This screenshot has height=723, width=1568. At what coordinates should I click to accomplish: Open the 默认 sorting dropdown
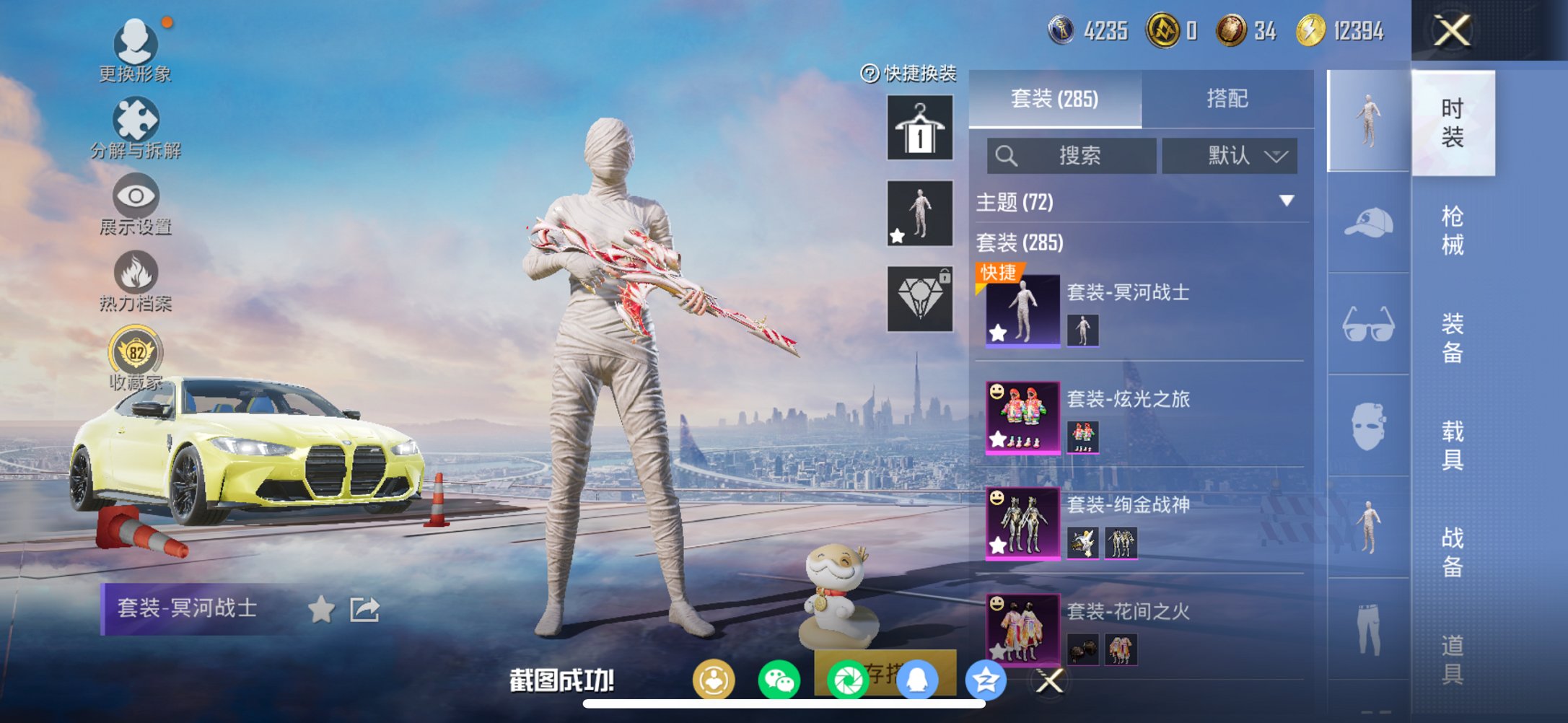[x=1232, y=155]
